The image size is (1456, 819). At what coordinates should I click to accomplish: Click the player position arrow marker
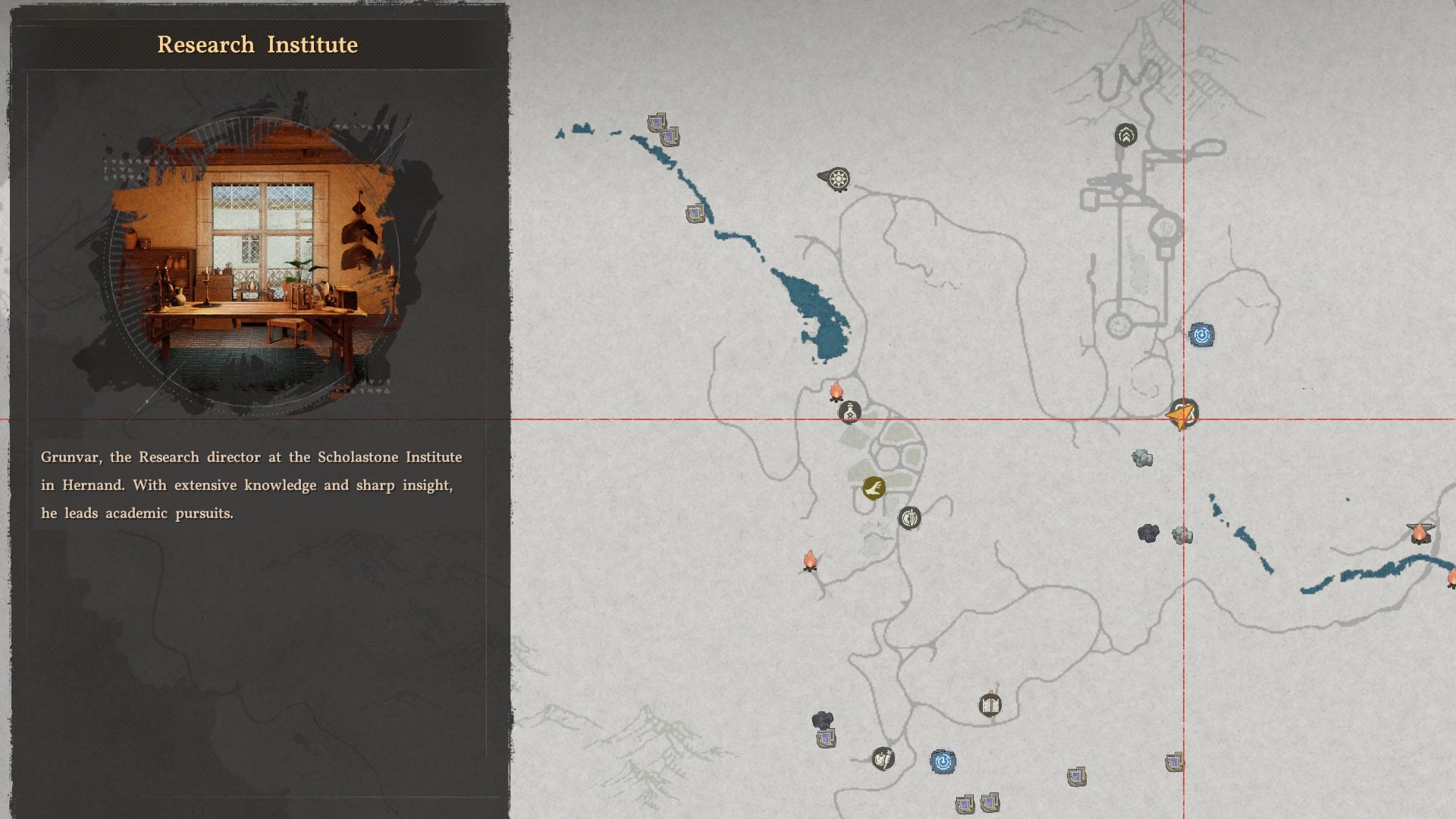(x=1182, y=416)
